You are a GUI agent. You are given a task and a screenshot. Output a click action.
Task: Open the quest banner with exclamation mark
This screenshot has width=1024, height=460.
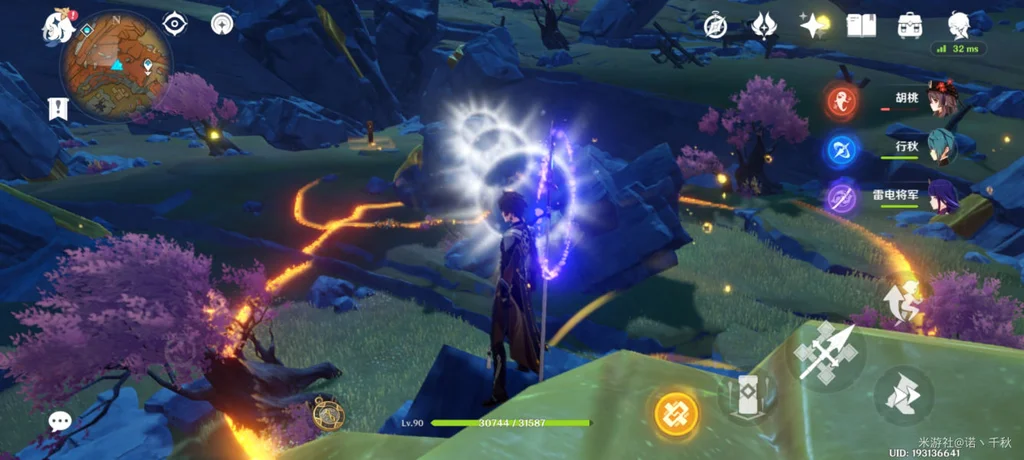click(x=56, y=107)
